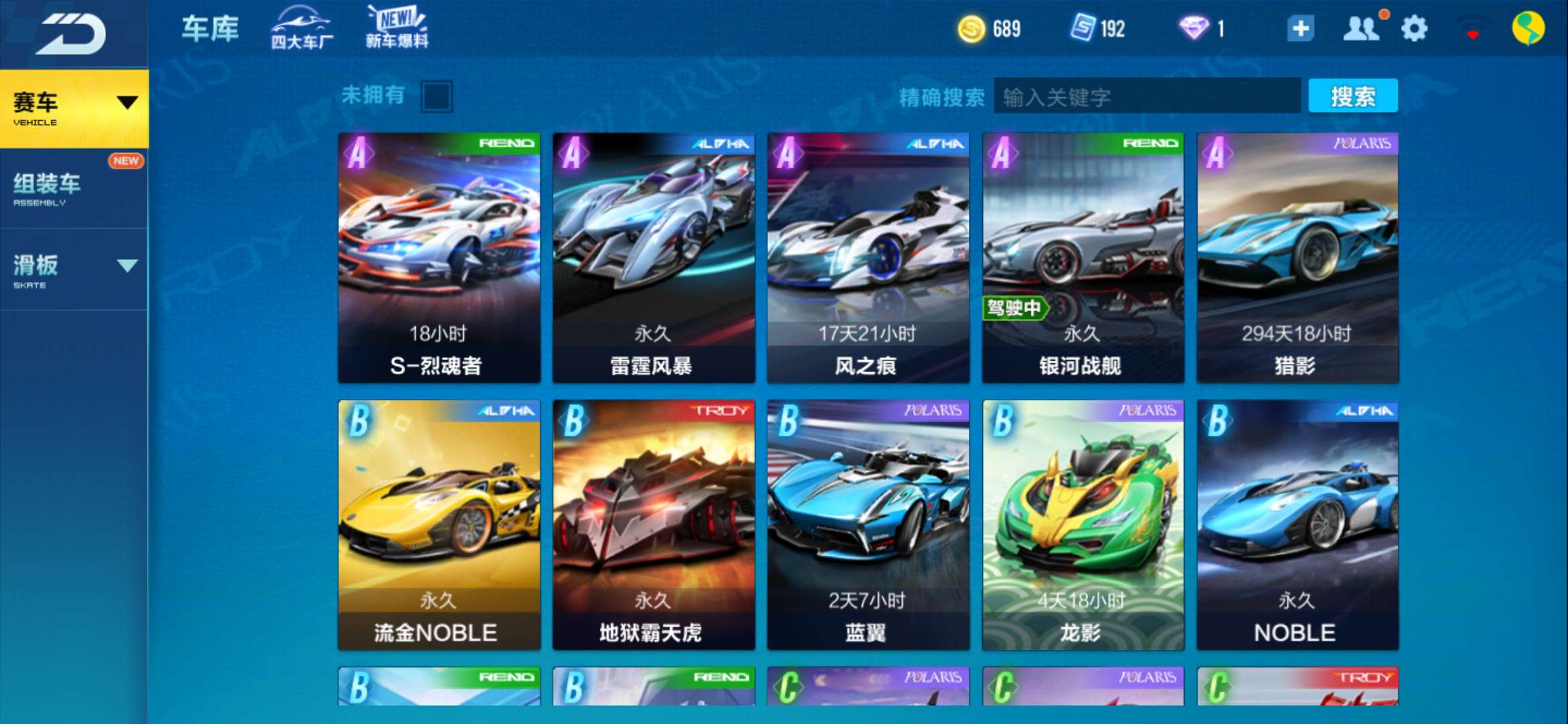Switch to the 组装车 assembly tab

click(74, 188)
